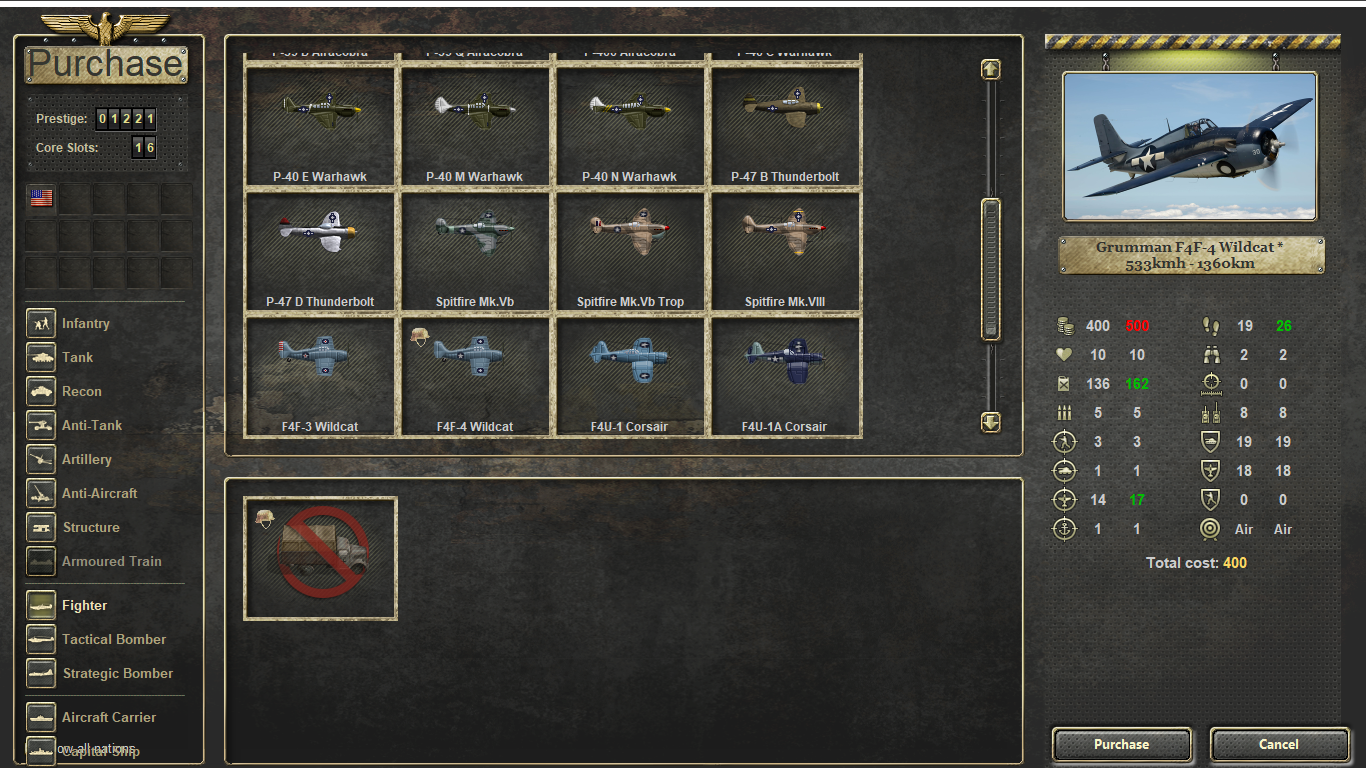Choose the F4U-1 Corsair fighter
The image size is (1366, 768).
pyautogui.click(x=629, y=376)
